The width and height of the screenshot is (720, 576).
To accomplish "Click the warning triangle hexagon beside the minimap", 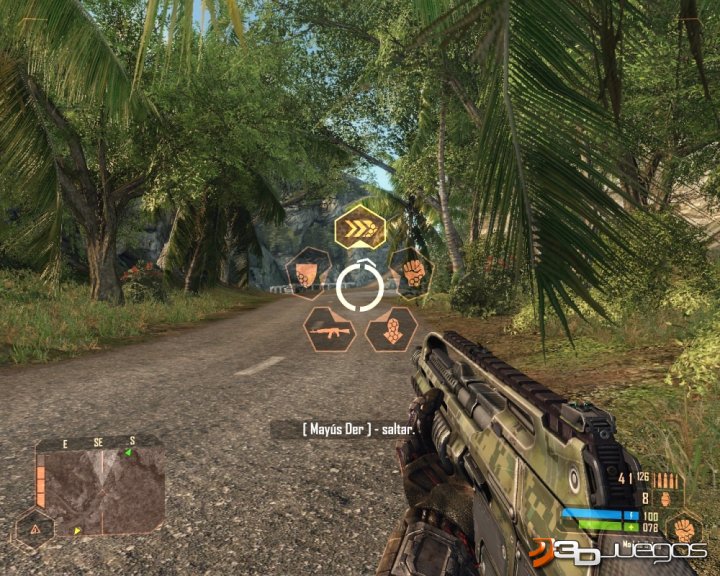I will (x=33, y=529).
